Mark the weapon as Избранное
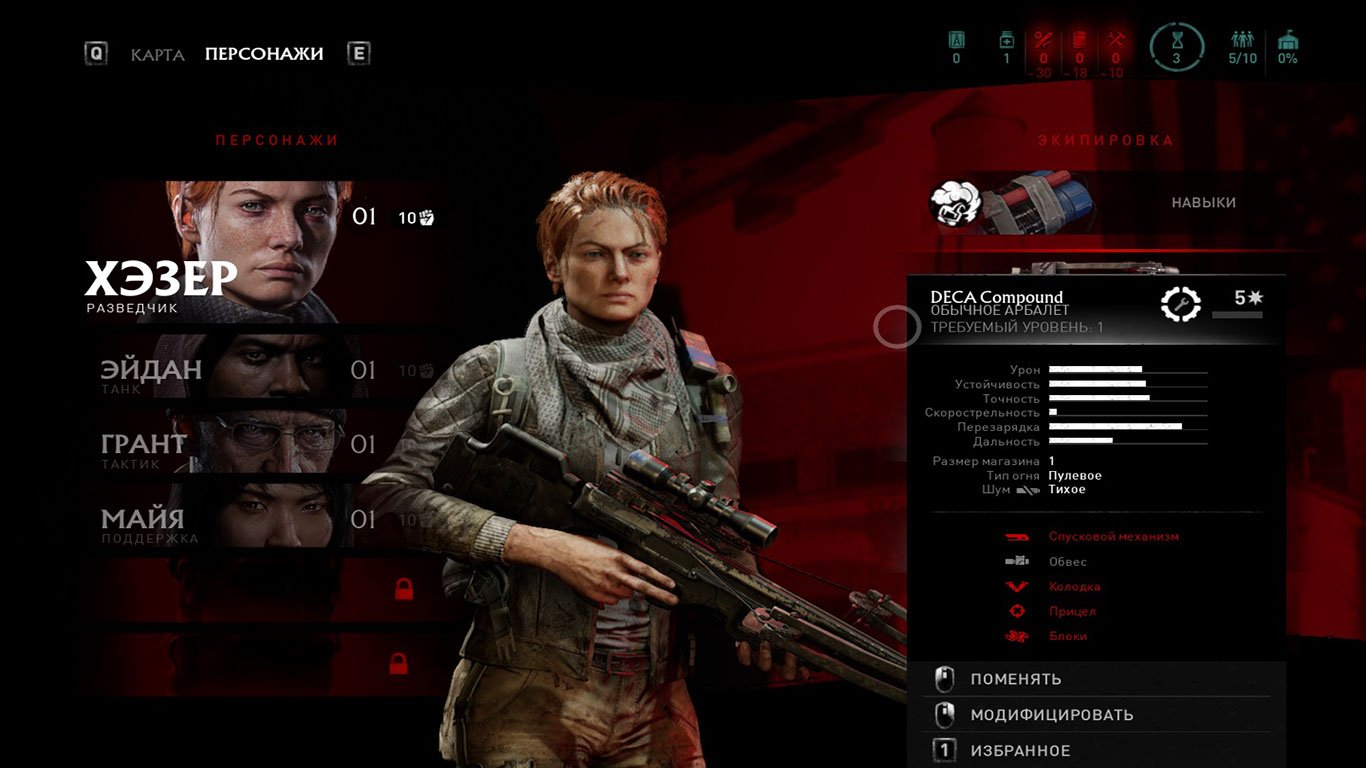 [x=1019, y=751]
